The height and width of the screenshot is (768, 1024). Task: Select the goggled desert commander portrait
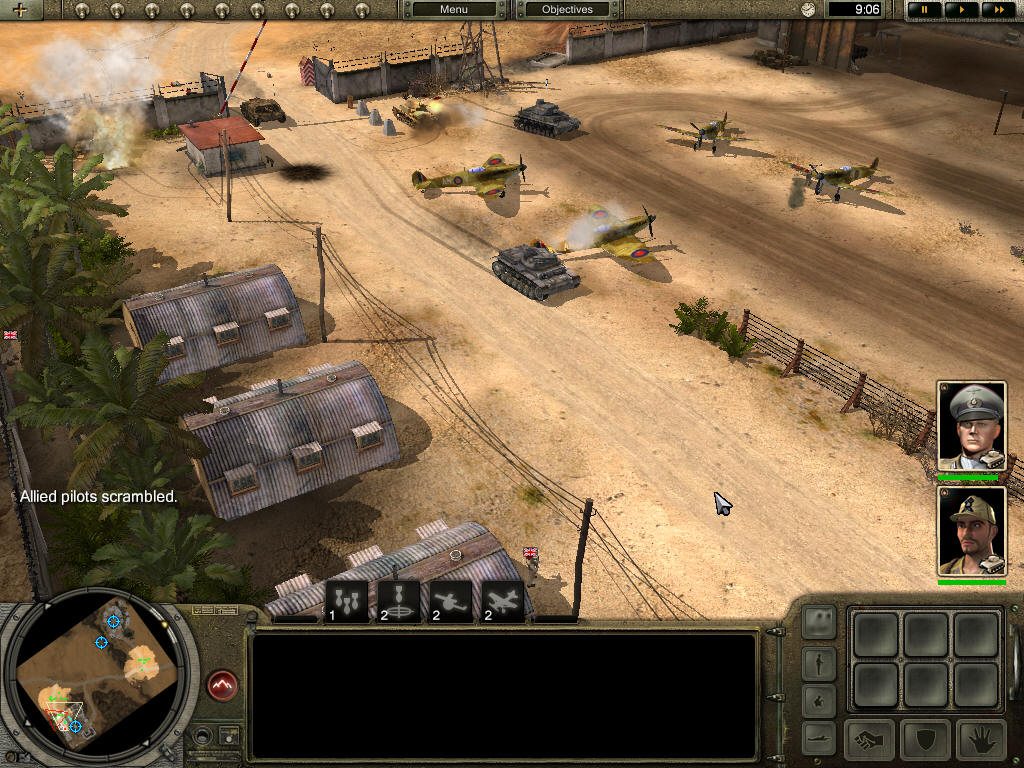tap(971, 531)
